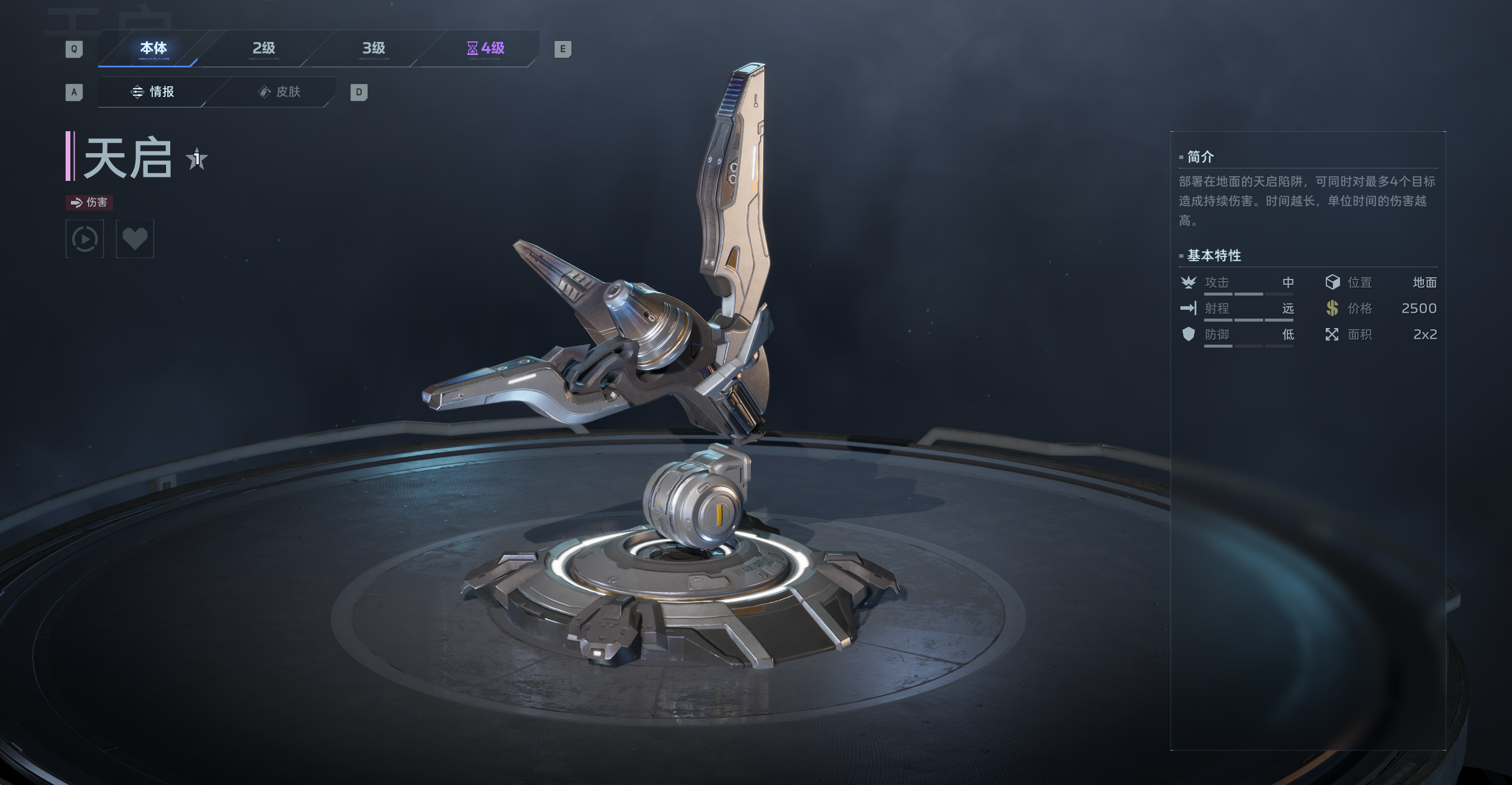The width and height of the screenshot is (1512, 785).
Task: Open the 3级 upgrade tab
Action: pyautogui.click(x=374, y=48)
